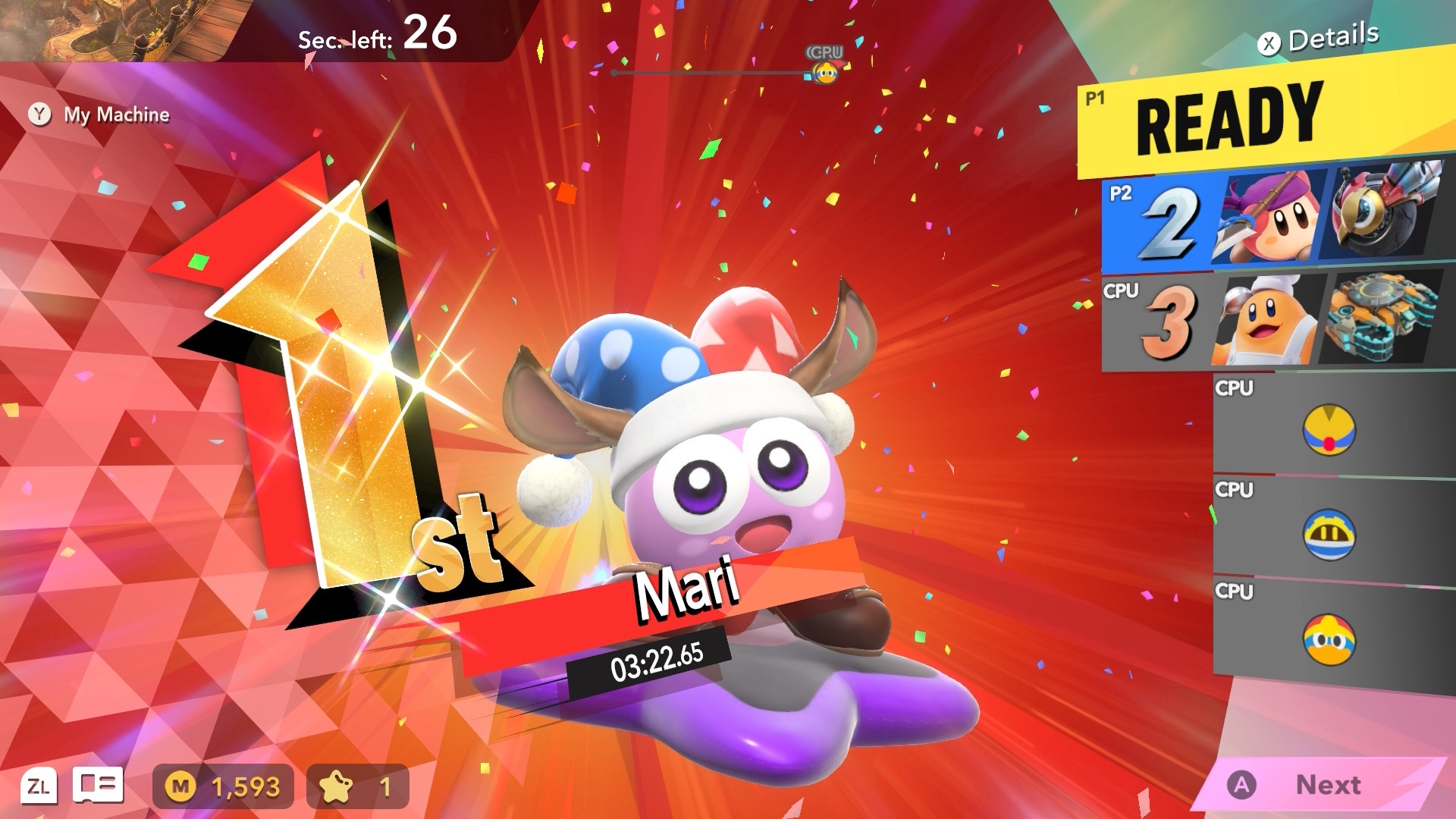The width and height of the screenshot is (1456, 819).
Task: Open the manual book icon
Action: pos(98,786)
